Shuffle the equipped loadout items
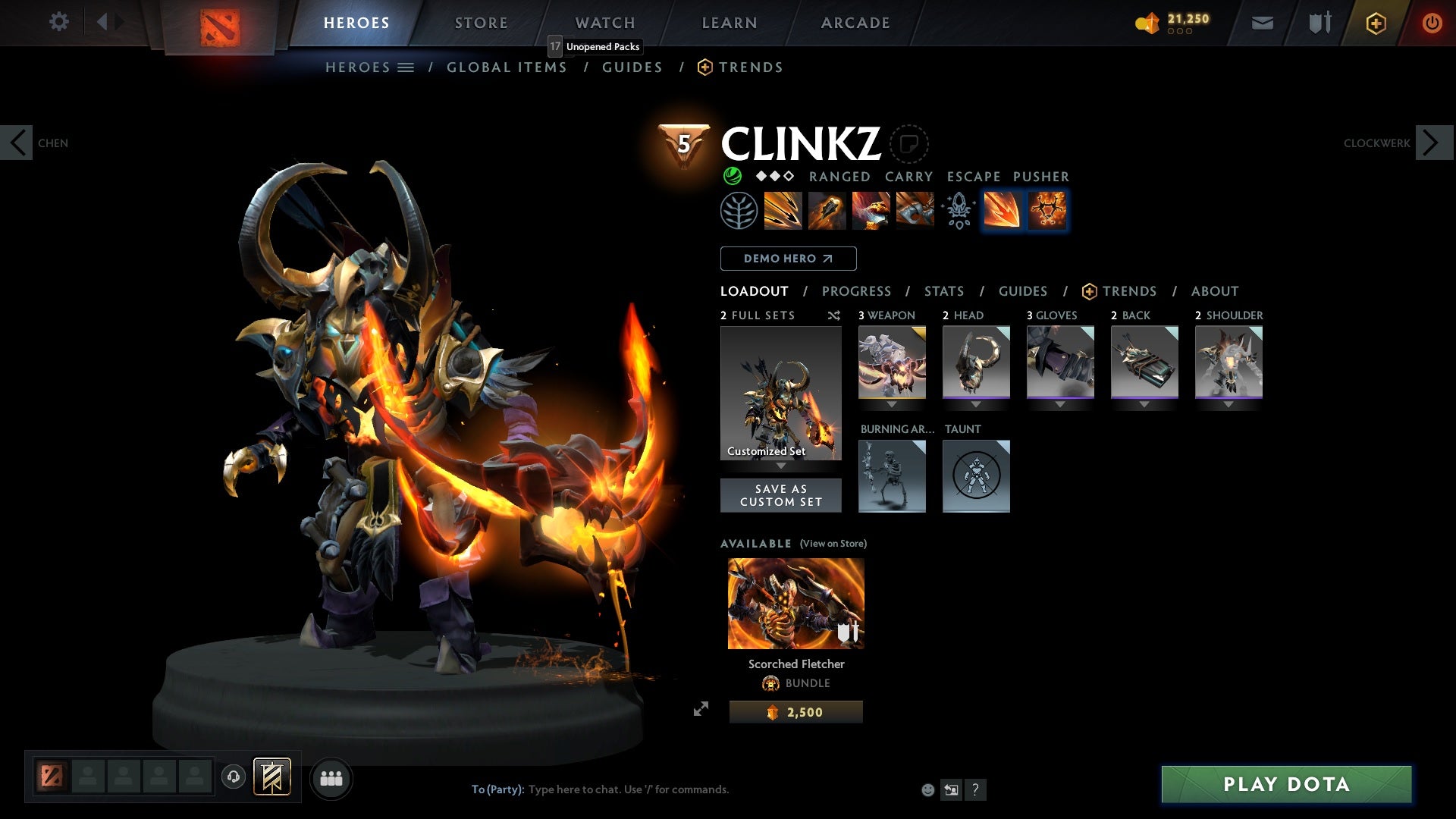Screen dimensions: 1456x819 [834, 315]
